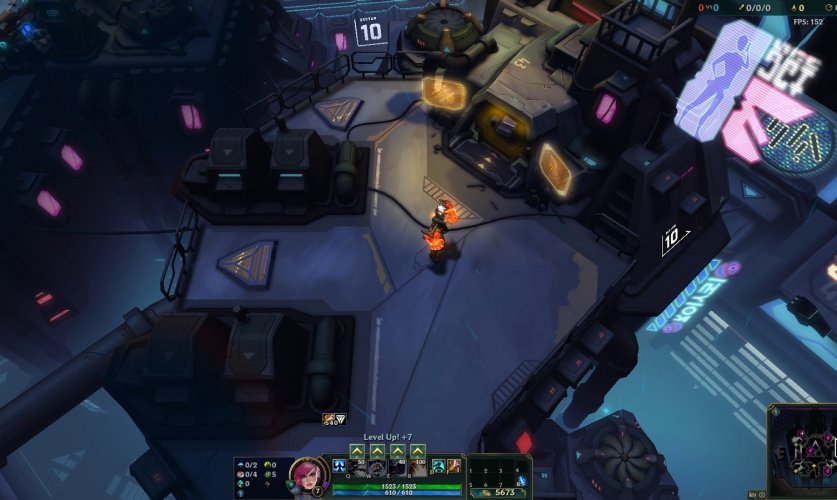Screen dimensions: 837x500
Task: Select the passive ability icon
Action: (x=339, y=467)
